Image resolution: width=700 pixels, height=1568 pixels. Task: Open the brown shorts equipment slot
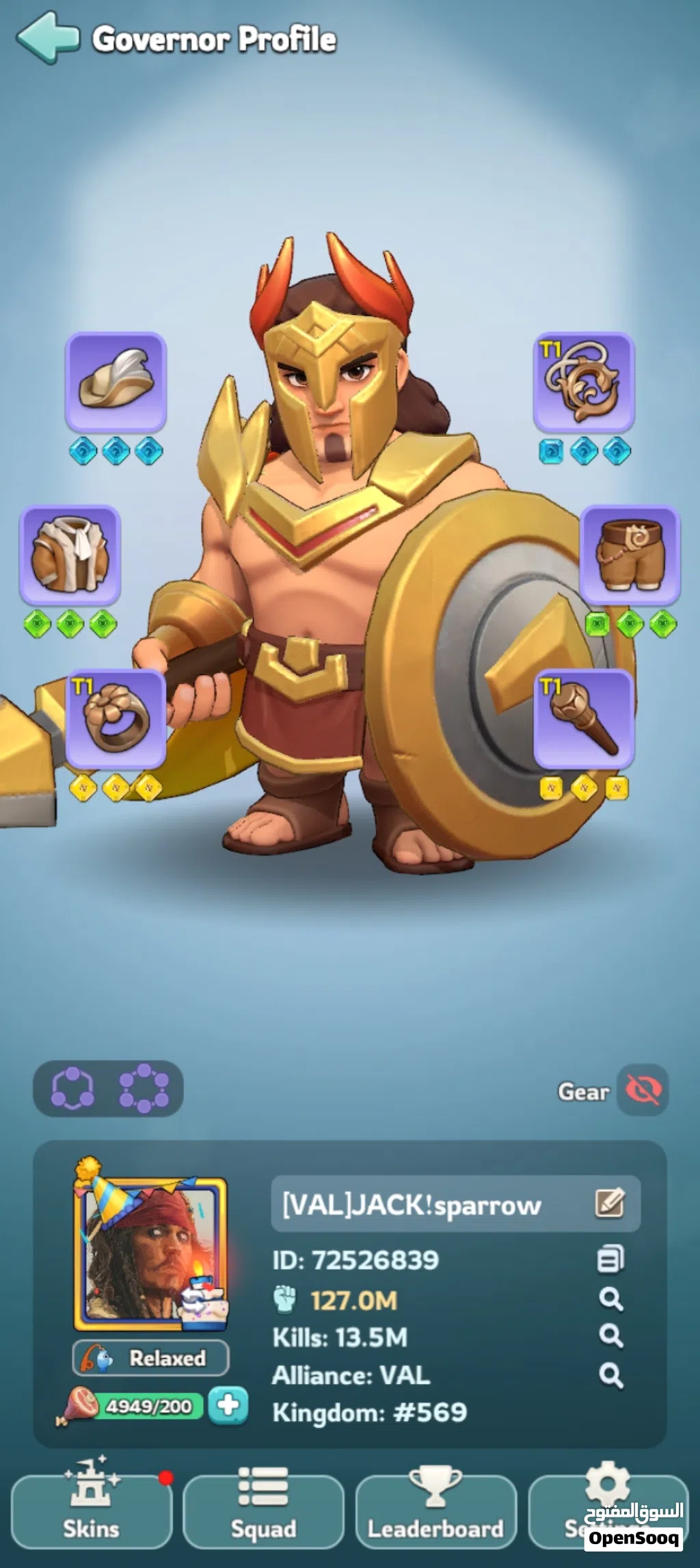click(630, 554)
